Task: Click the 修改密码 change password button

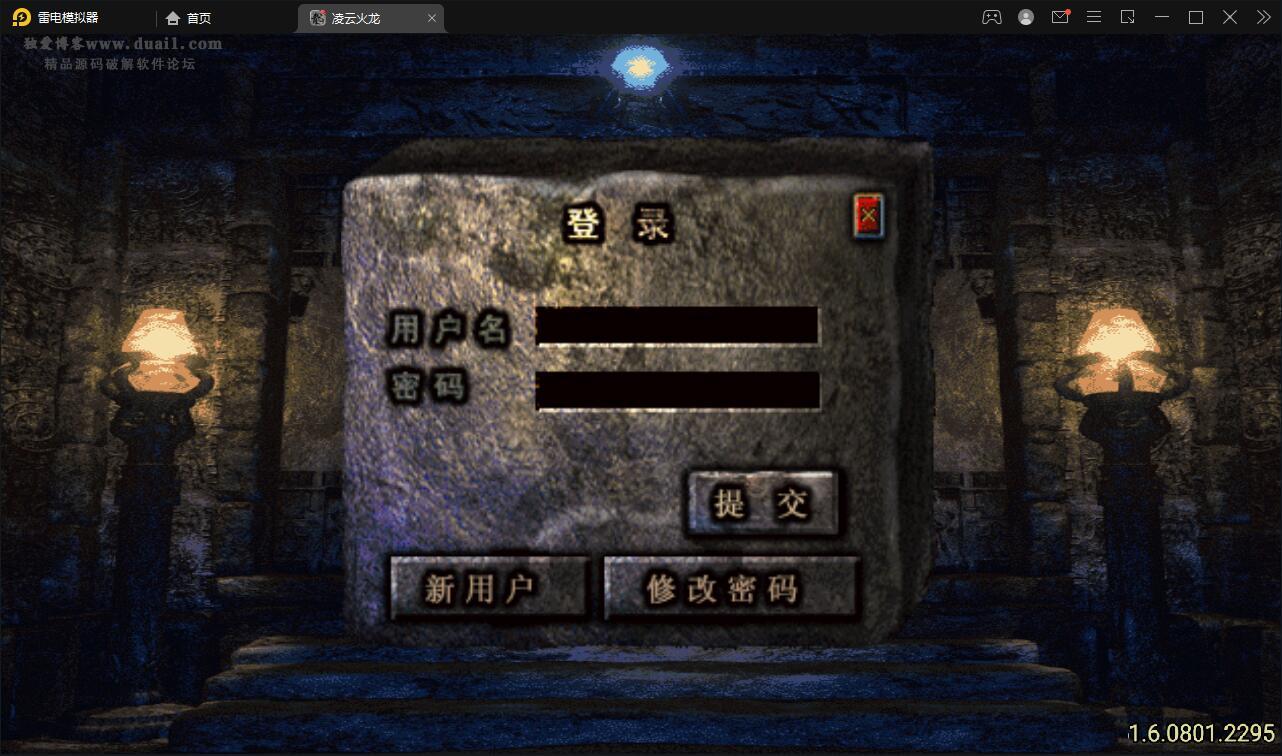Action: pos(731,588)
